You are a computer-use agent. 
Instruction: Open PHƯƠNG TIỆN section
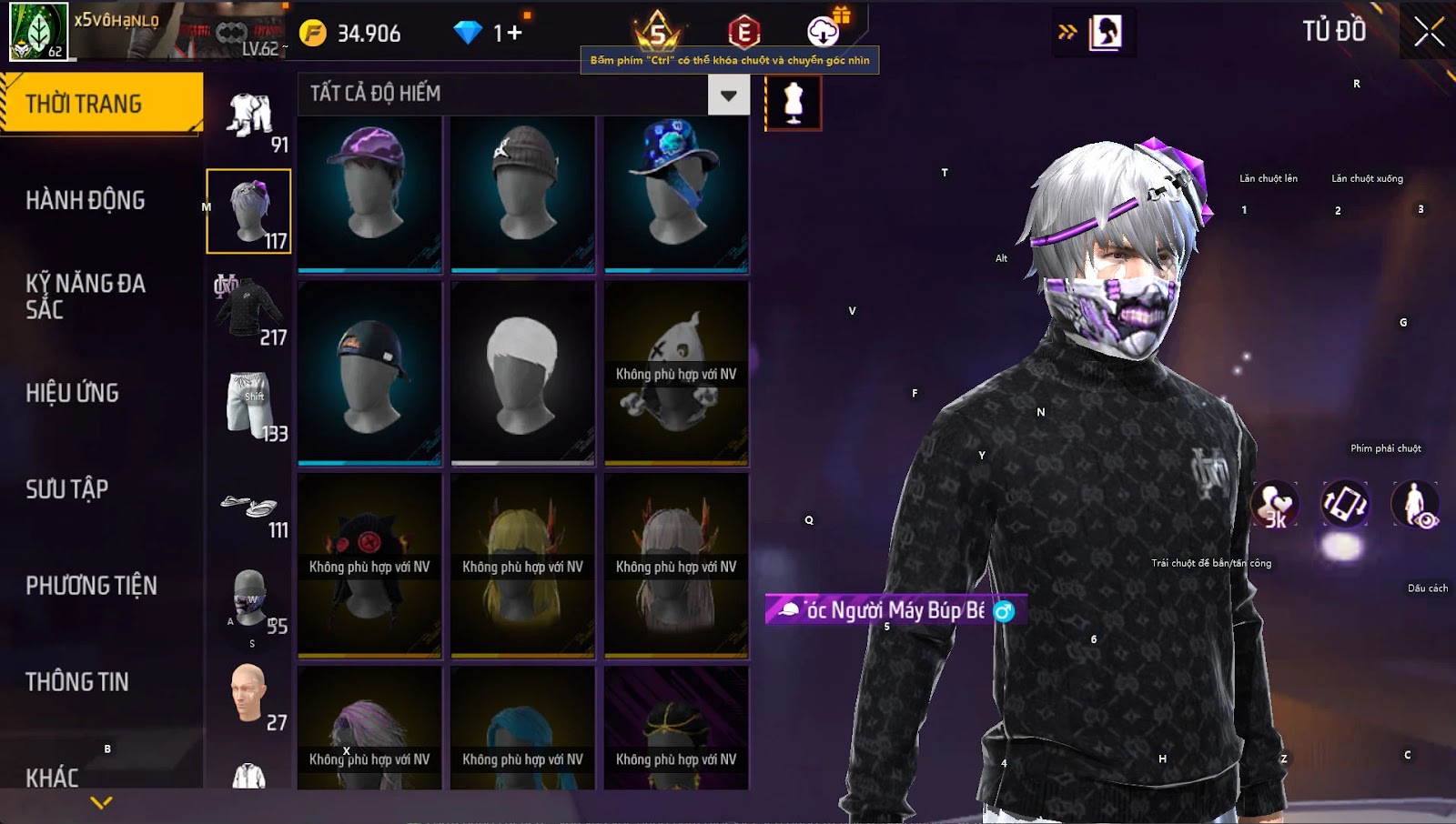[91, 586]
